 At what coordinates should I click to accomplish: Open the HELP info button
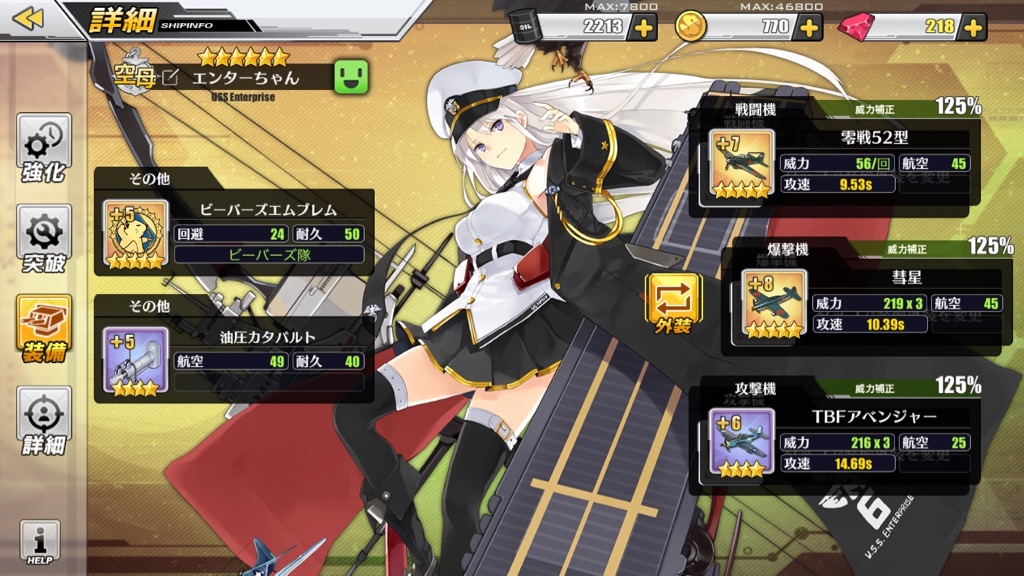point(40,544)
